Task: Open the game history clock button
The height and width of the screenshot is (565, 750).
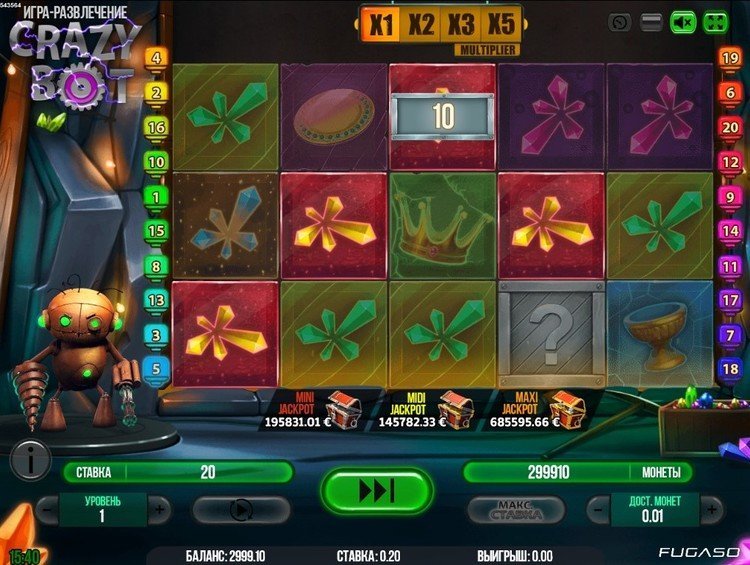Action: [620, 21]
